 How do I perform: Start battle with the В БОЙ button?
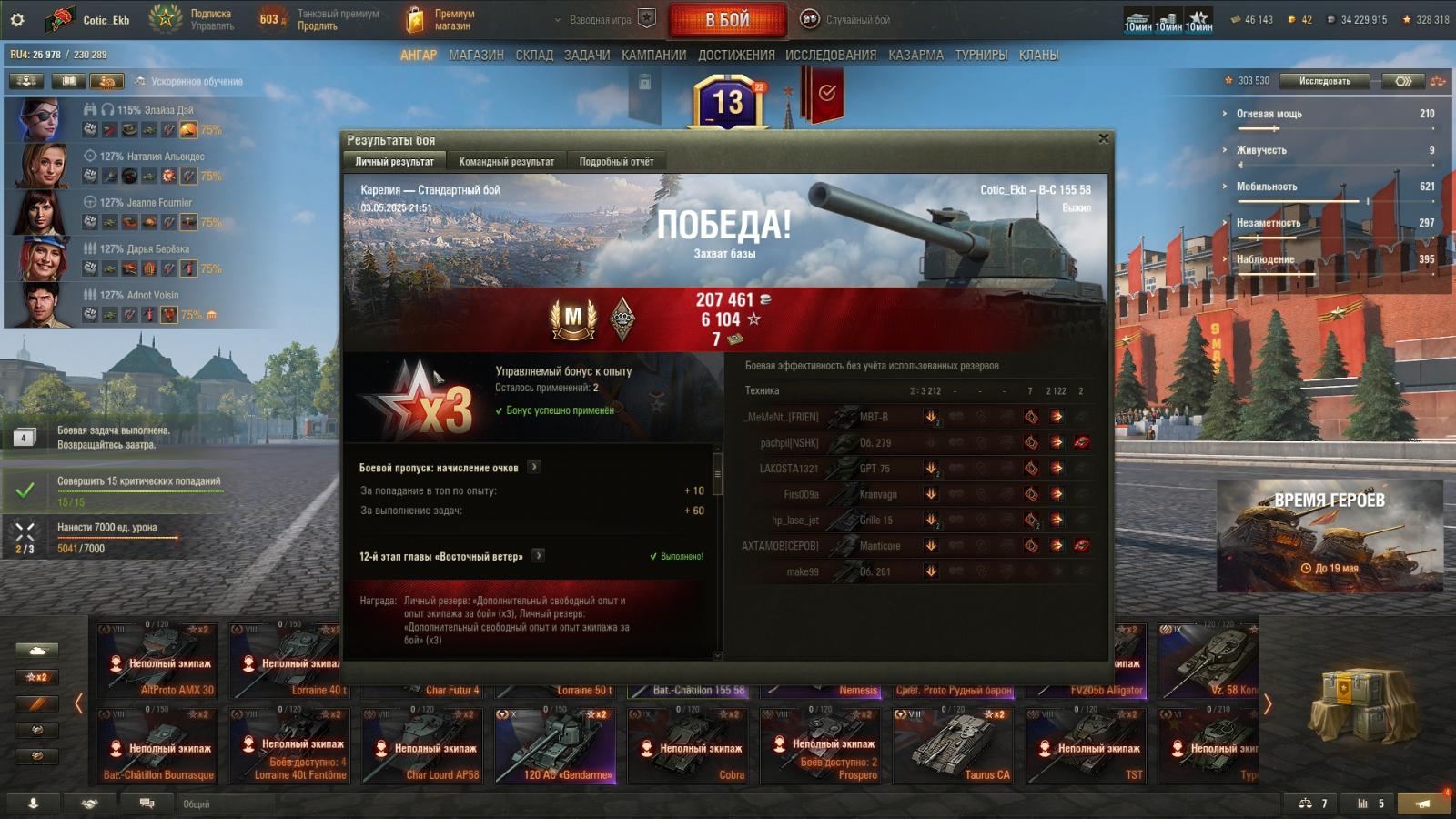click(727, 20)
